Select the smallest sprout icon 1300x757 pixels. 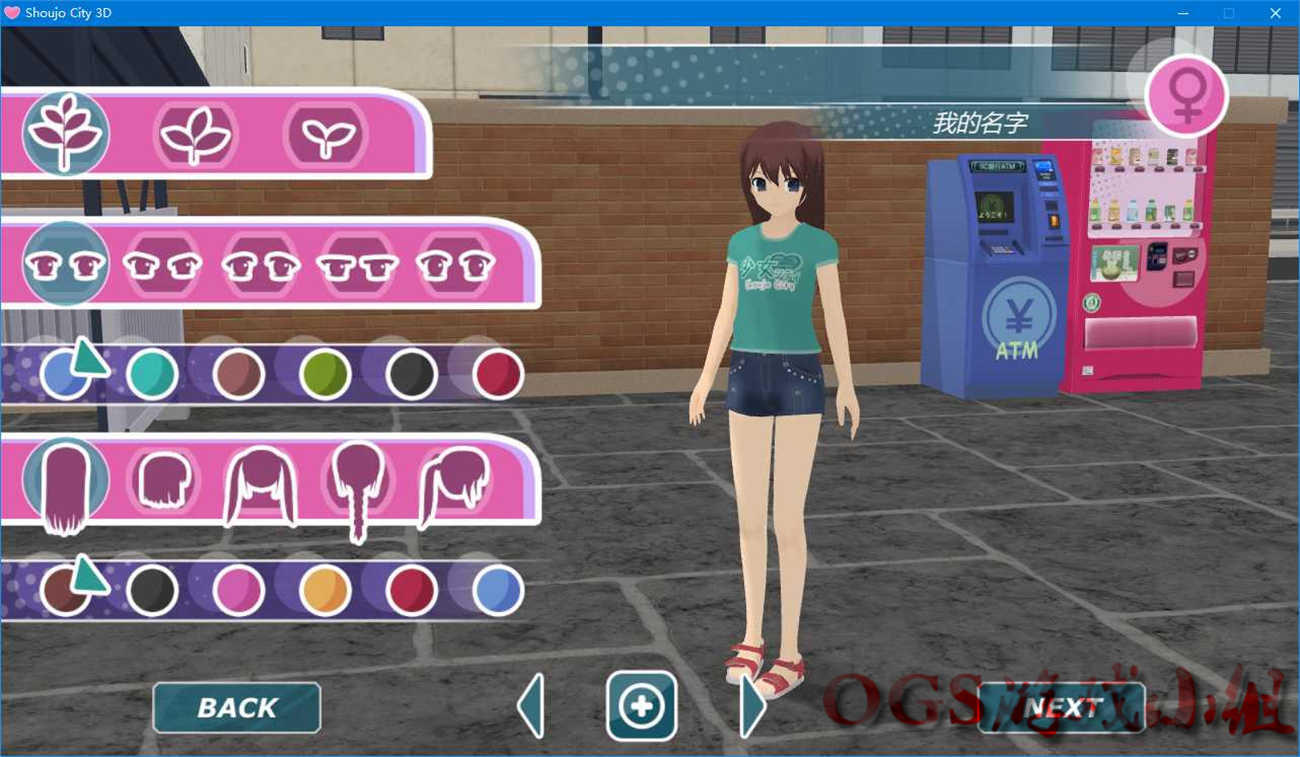click(x=325, y=134)
